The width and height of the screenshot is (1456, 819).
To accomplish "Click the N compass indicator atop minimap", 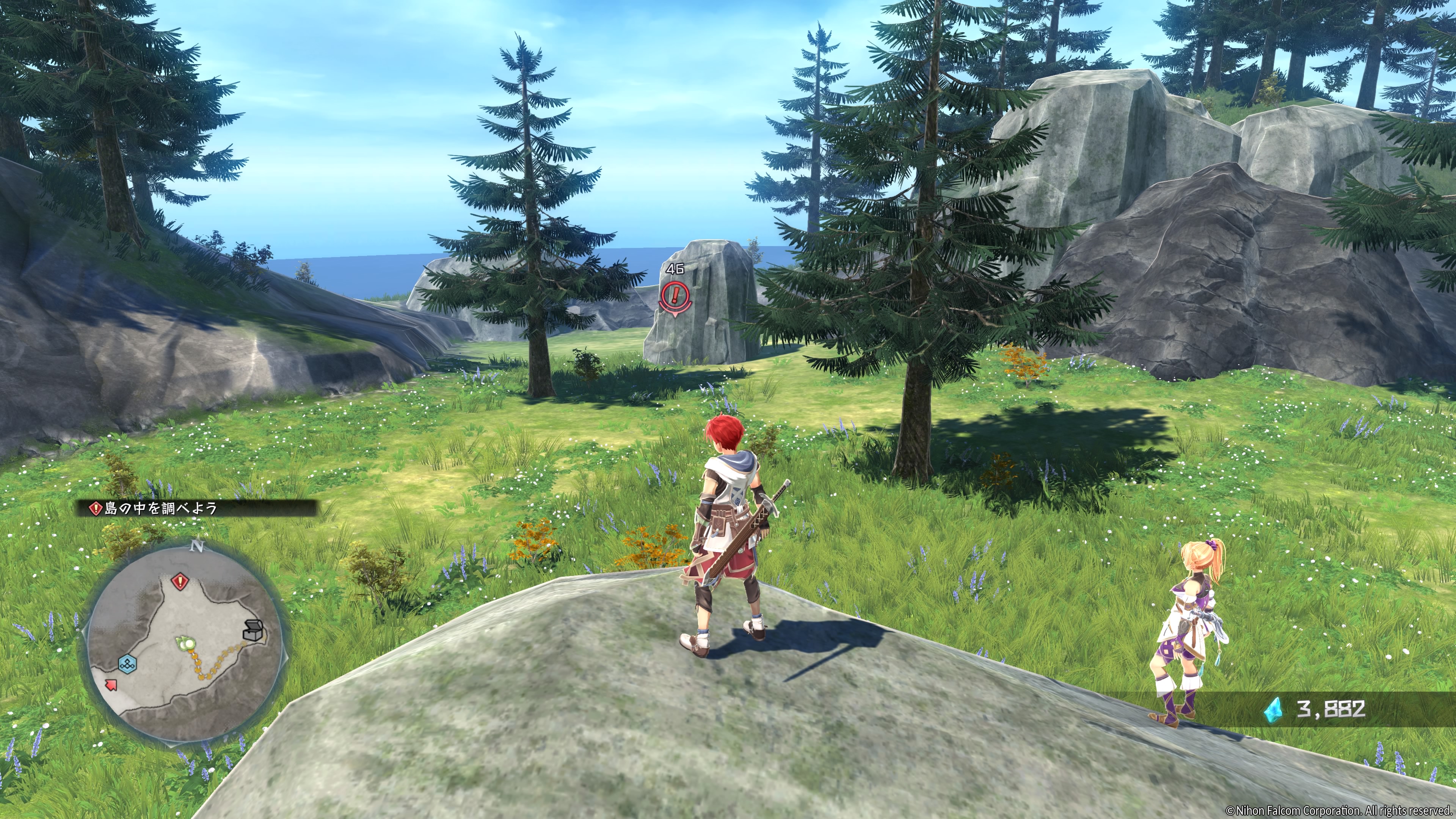I will point(197,546).
